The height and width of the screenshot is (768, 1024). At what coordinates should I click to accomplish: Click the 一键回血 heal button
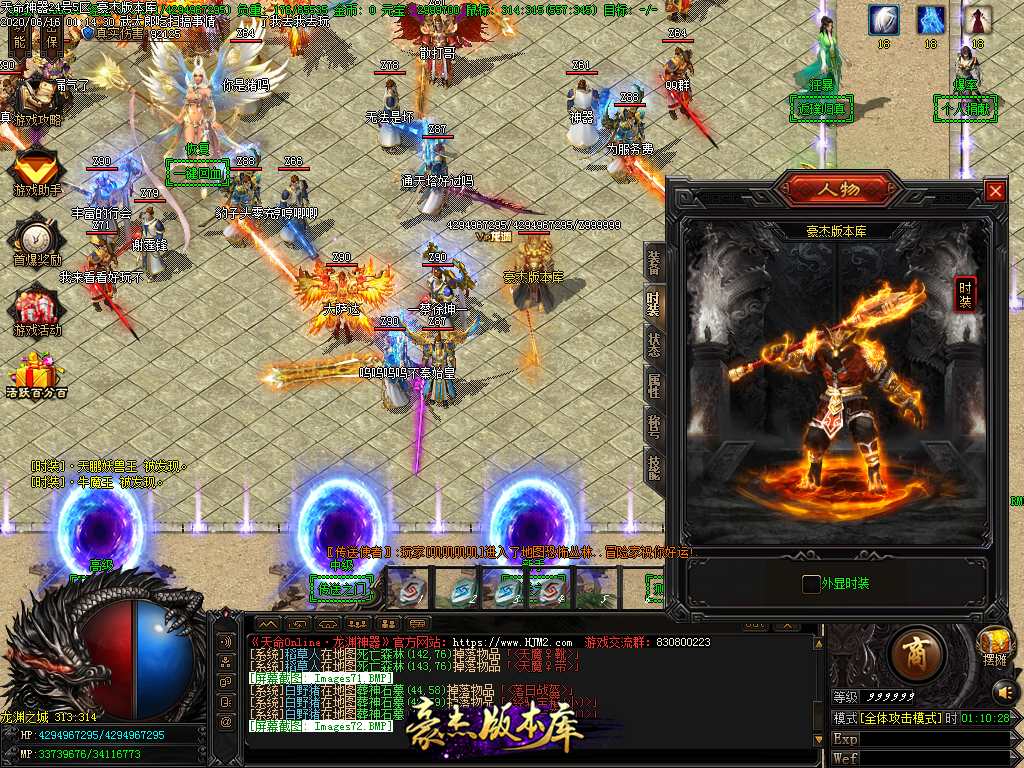click(197, 172)
